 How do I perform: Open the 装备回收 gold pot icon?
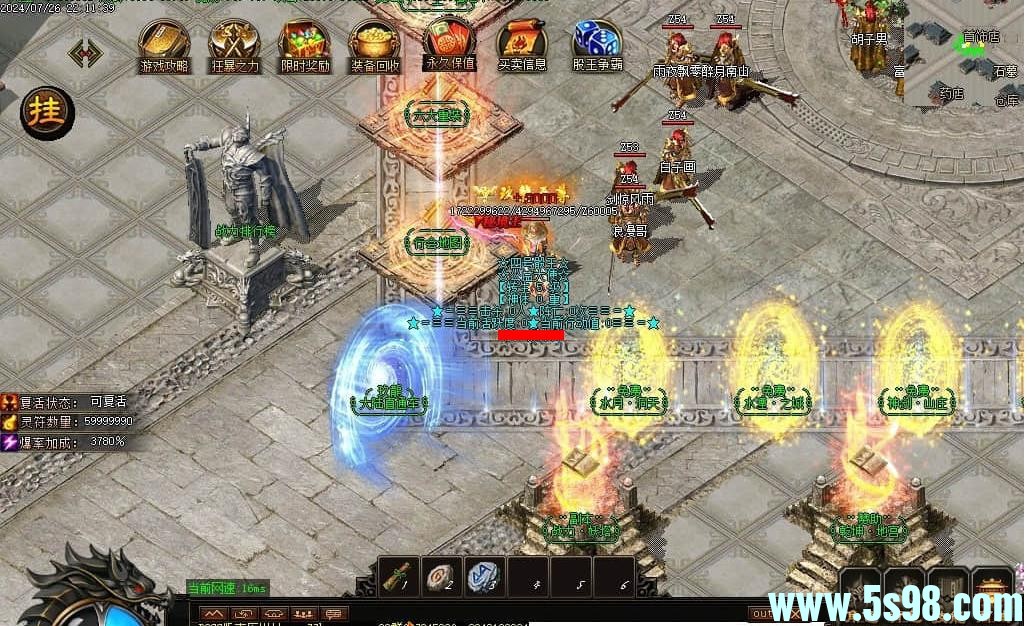point(375,42)
